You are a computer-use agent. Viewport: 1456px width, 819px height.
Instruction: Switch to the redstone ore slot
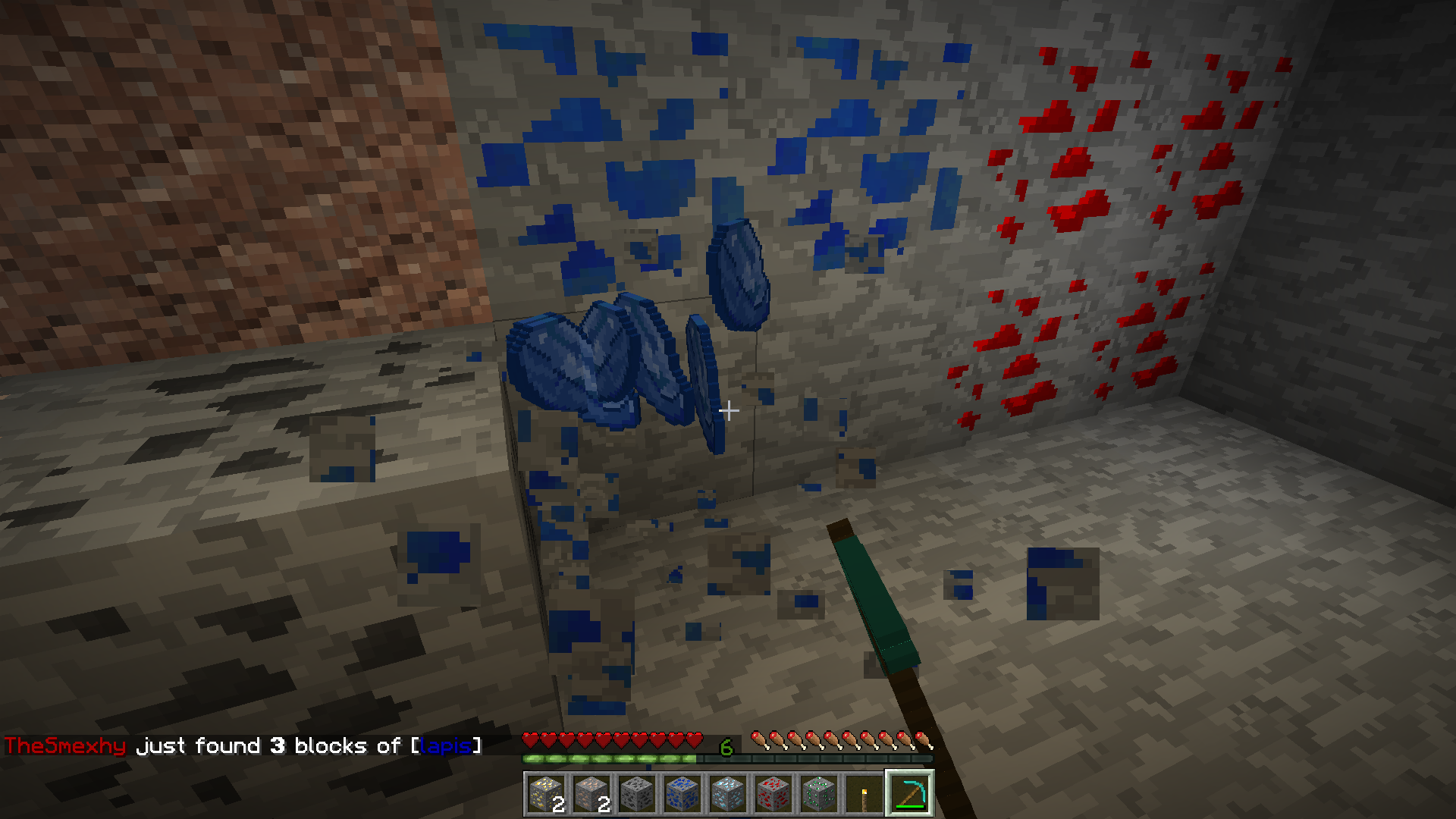coord(773,794)
